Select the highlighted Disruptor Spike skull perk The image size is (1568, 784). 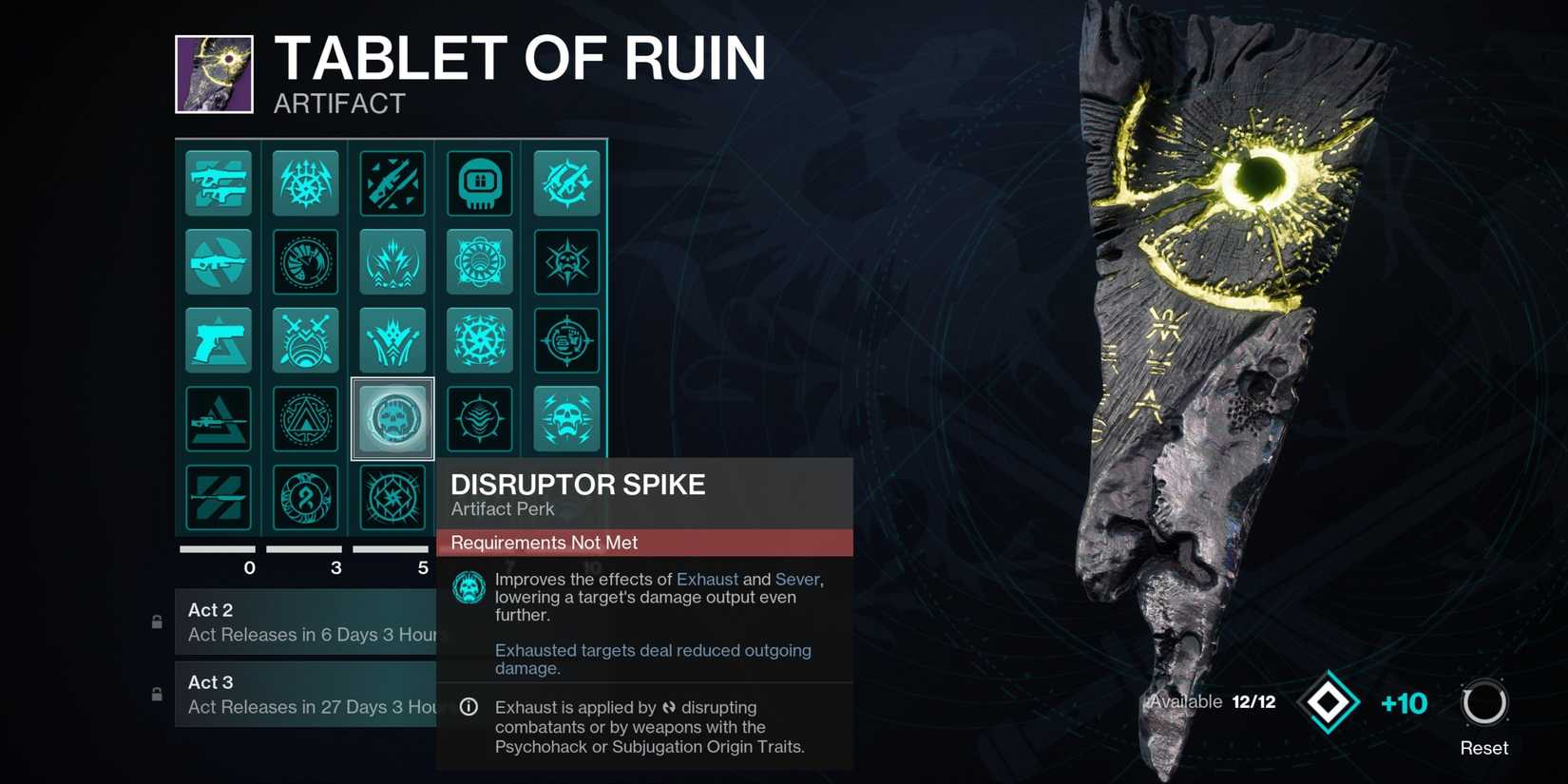point(392,418)
